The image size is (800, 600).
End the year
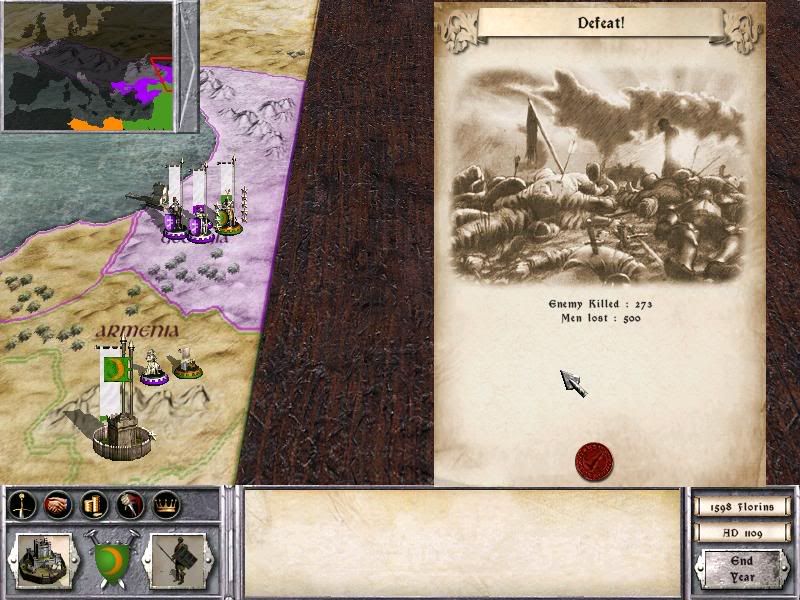pyautogui.click(x=742, y=568)
